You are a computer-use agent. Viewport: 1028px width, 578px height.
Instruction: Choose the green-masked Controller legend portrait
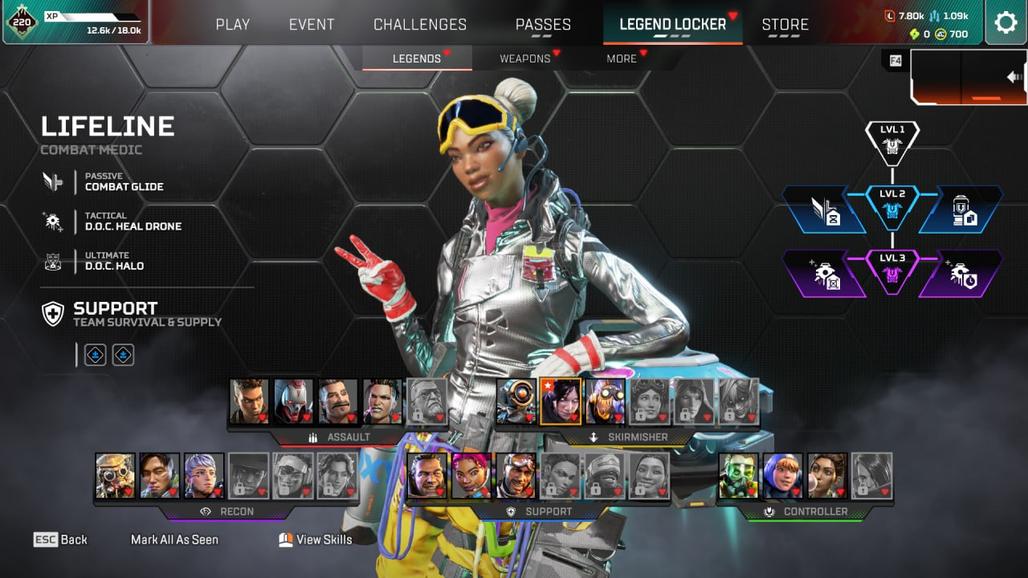point(739,476)
